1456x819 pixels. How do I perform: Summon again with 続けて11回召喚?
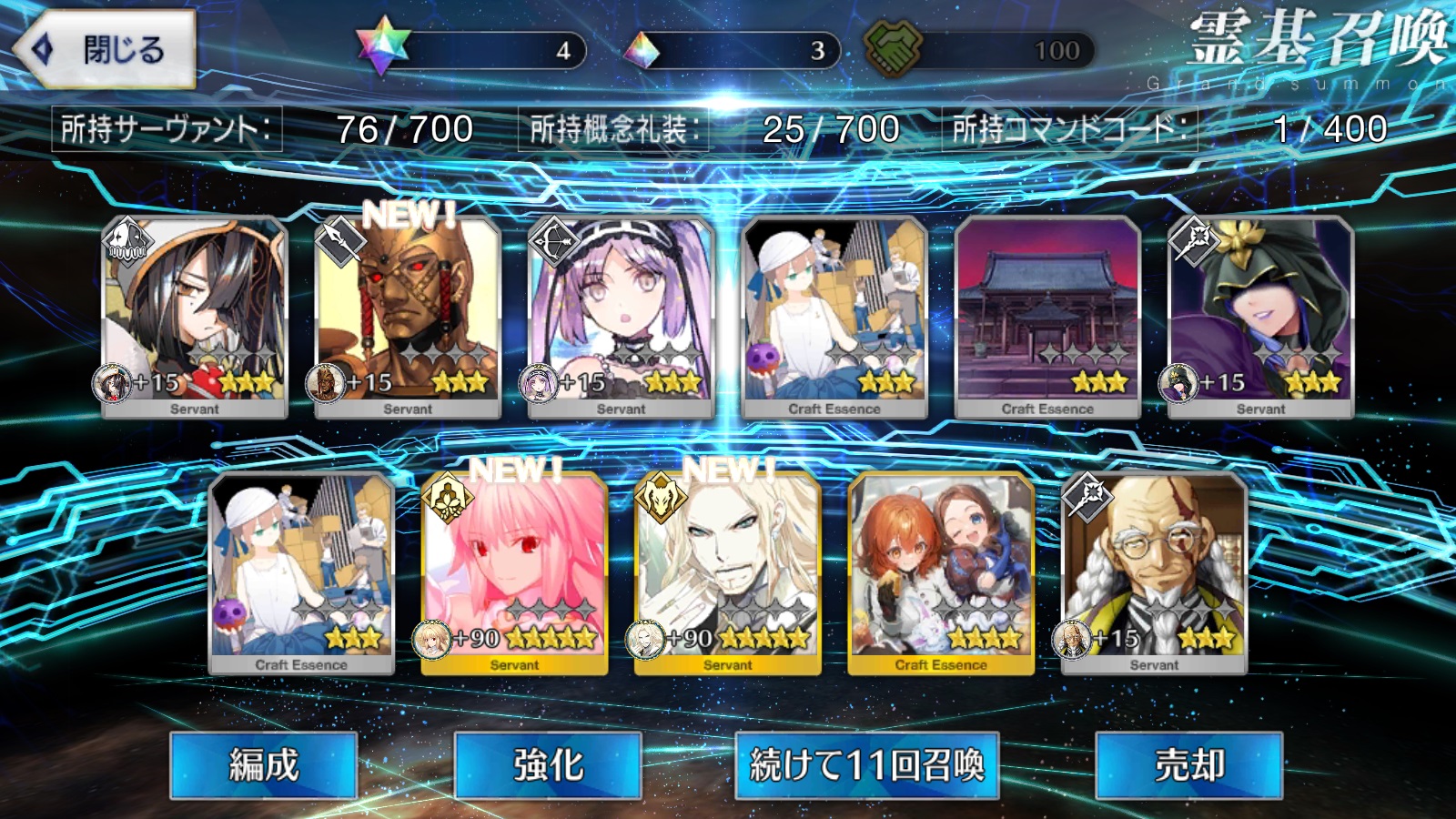[x=866, y=765]
